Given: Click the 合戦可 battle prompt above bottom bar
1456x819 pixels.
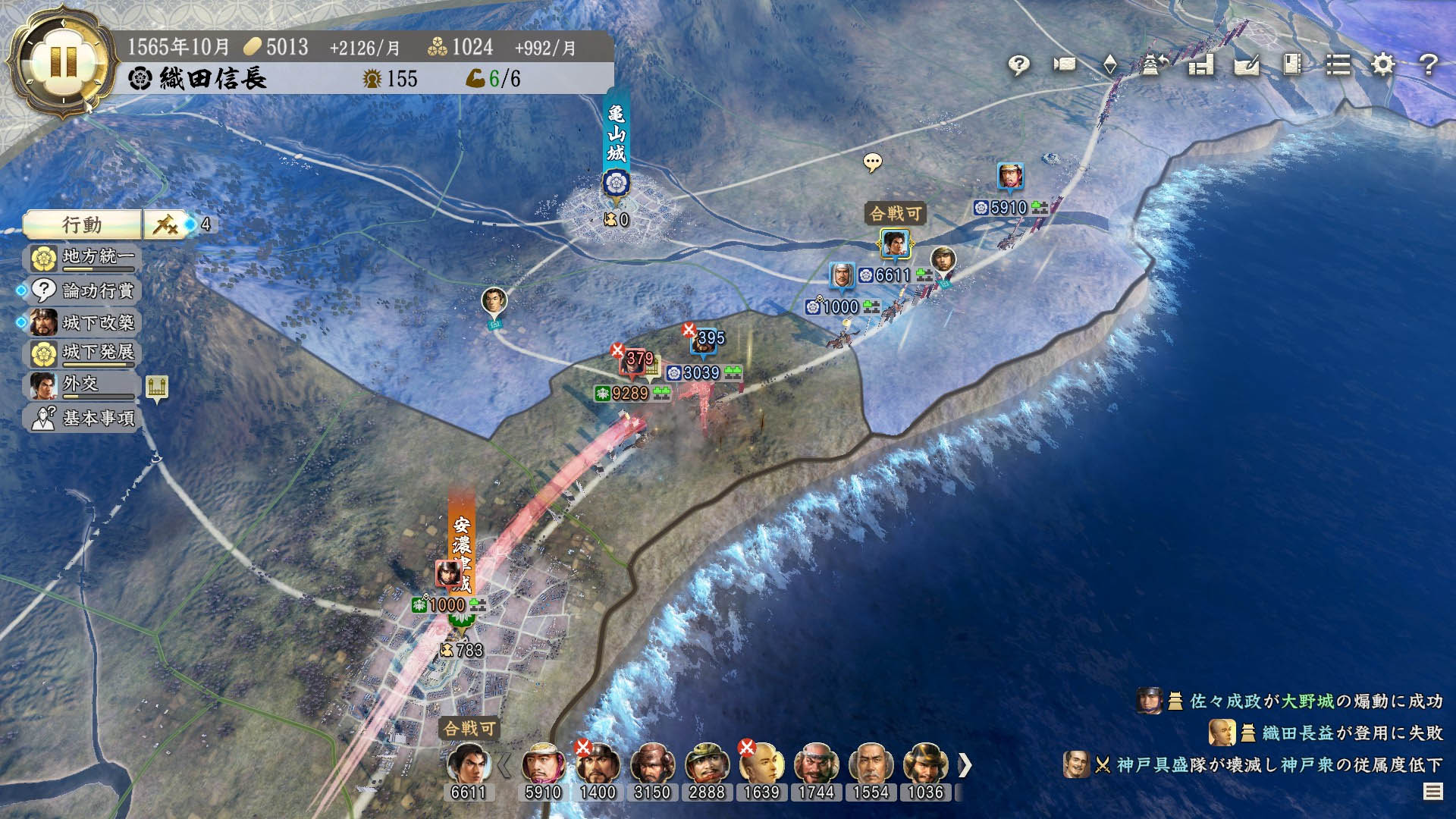Looking at the screenshot, I should pyautogui.click(x=469, y=729).
